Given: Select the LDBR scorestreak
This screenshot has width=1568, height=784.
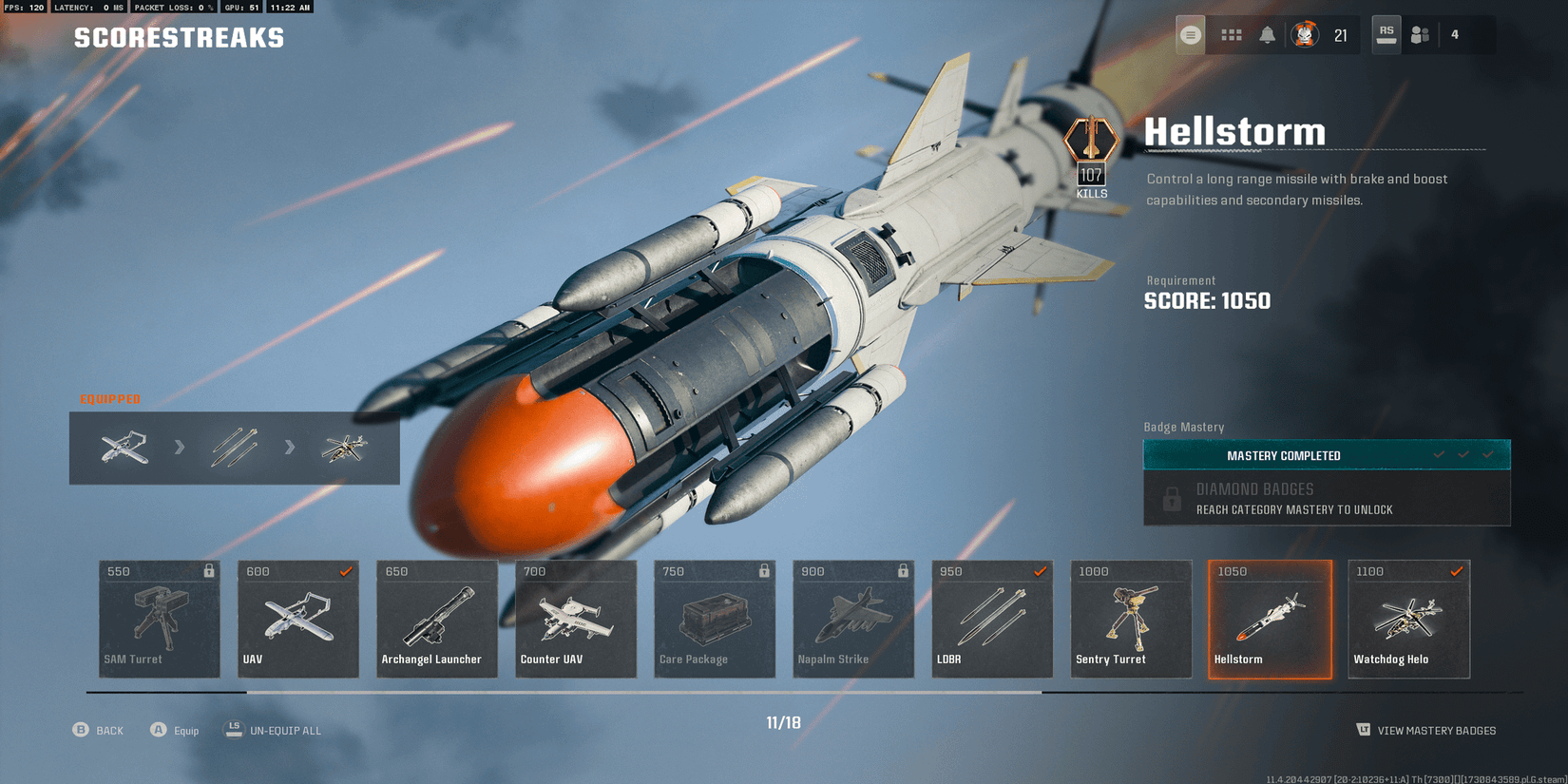Looking at the screenshot, I should [x=991, y=618].
